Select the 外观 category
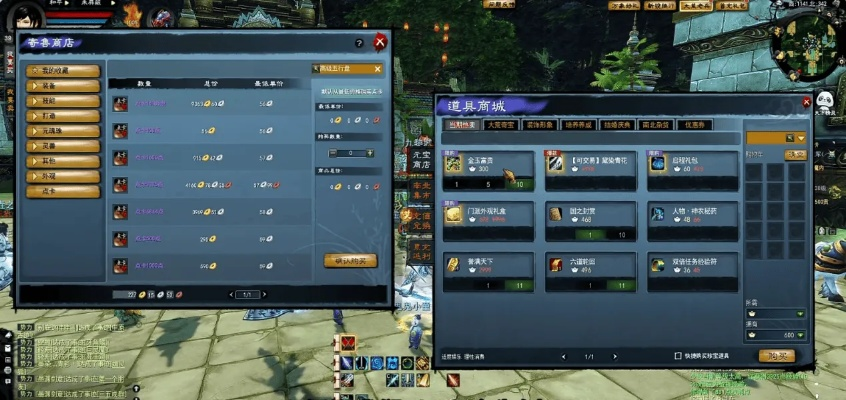 coord(64,176)
